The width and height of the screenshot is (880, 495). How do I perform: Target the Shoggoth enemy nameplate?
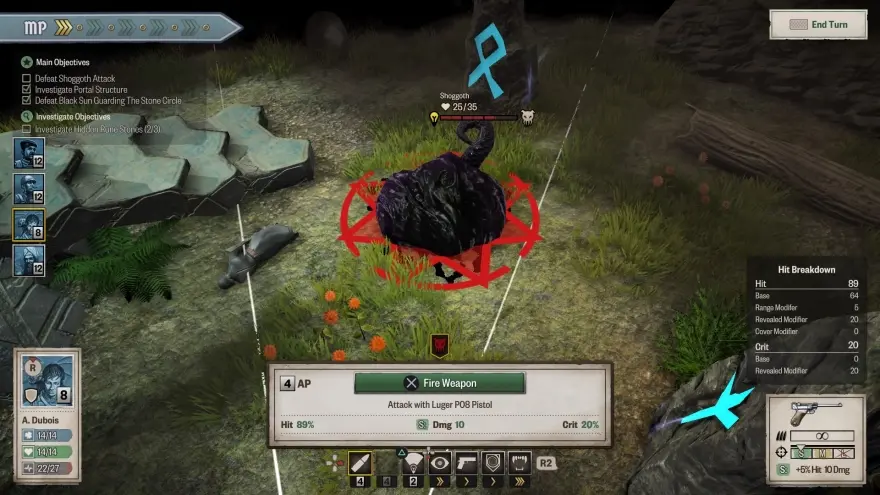click(480, 107)
